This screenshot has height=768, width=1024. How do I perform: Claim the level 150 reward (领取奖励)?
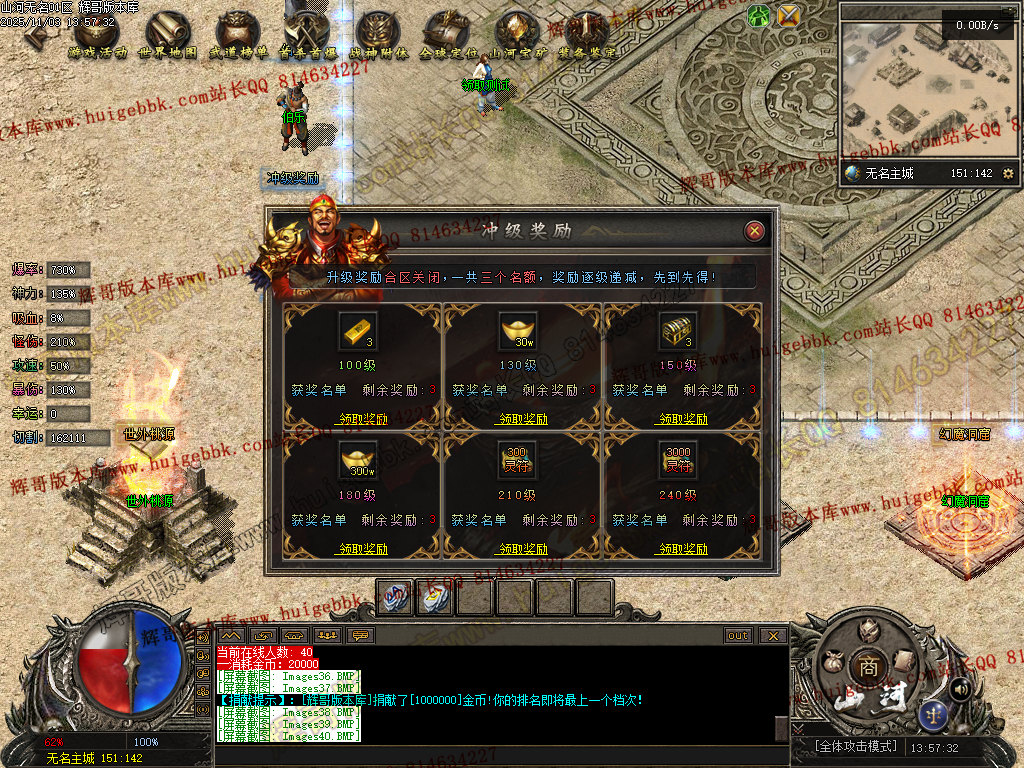[x=682, y=419]
